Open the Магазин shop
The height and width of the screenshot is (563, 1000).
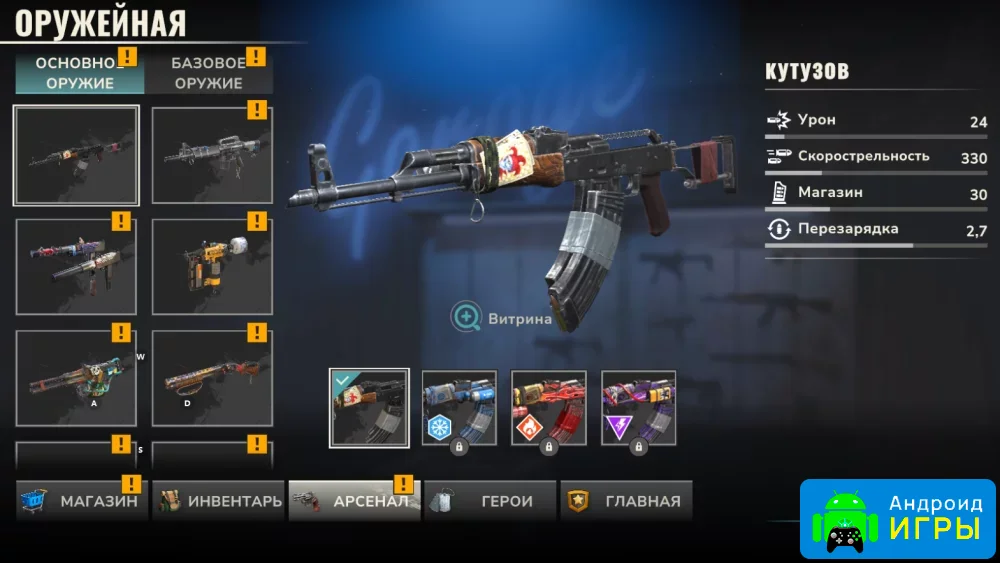(78, 501)
